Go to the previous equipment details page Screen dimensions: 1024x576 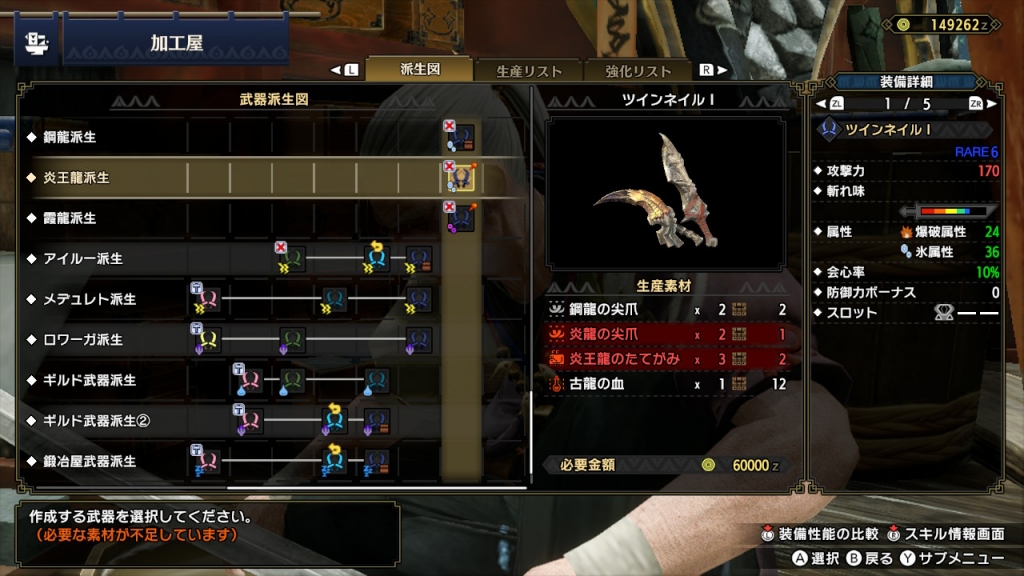(x=835, y=104)
